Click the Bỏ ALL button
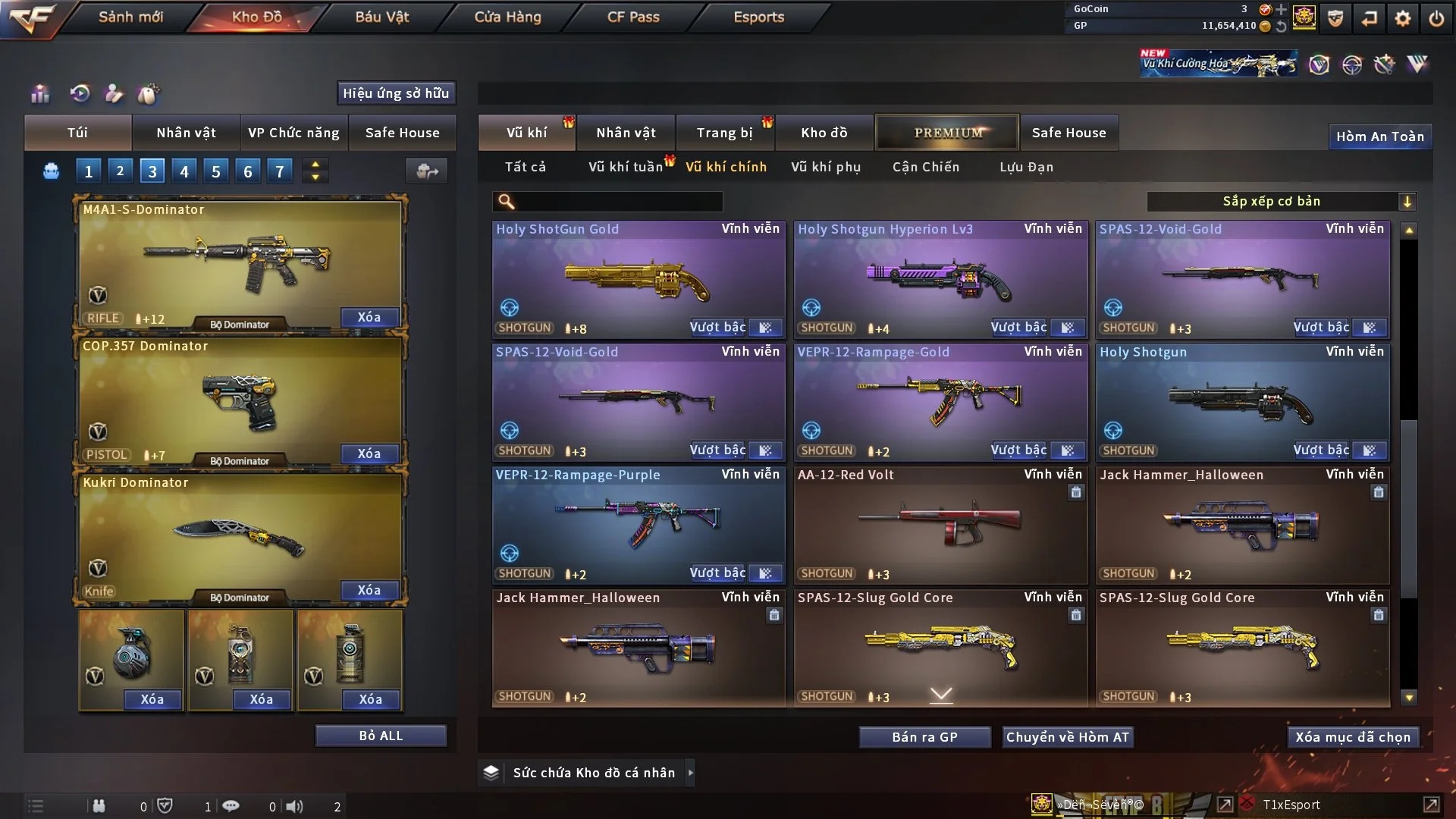 (381, 736)
